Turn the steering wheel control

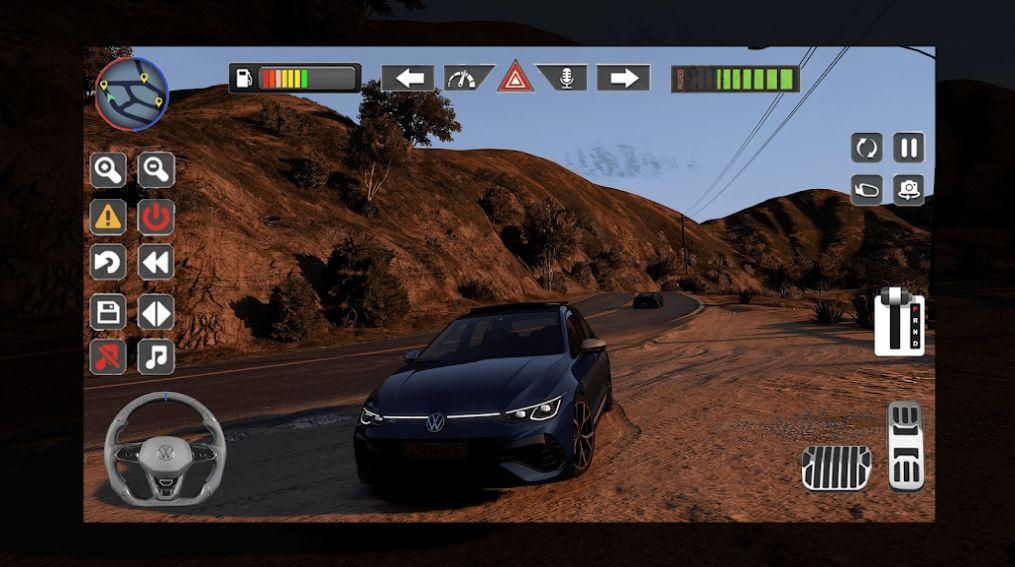[164, 449]
